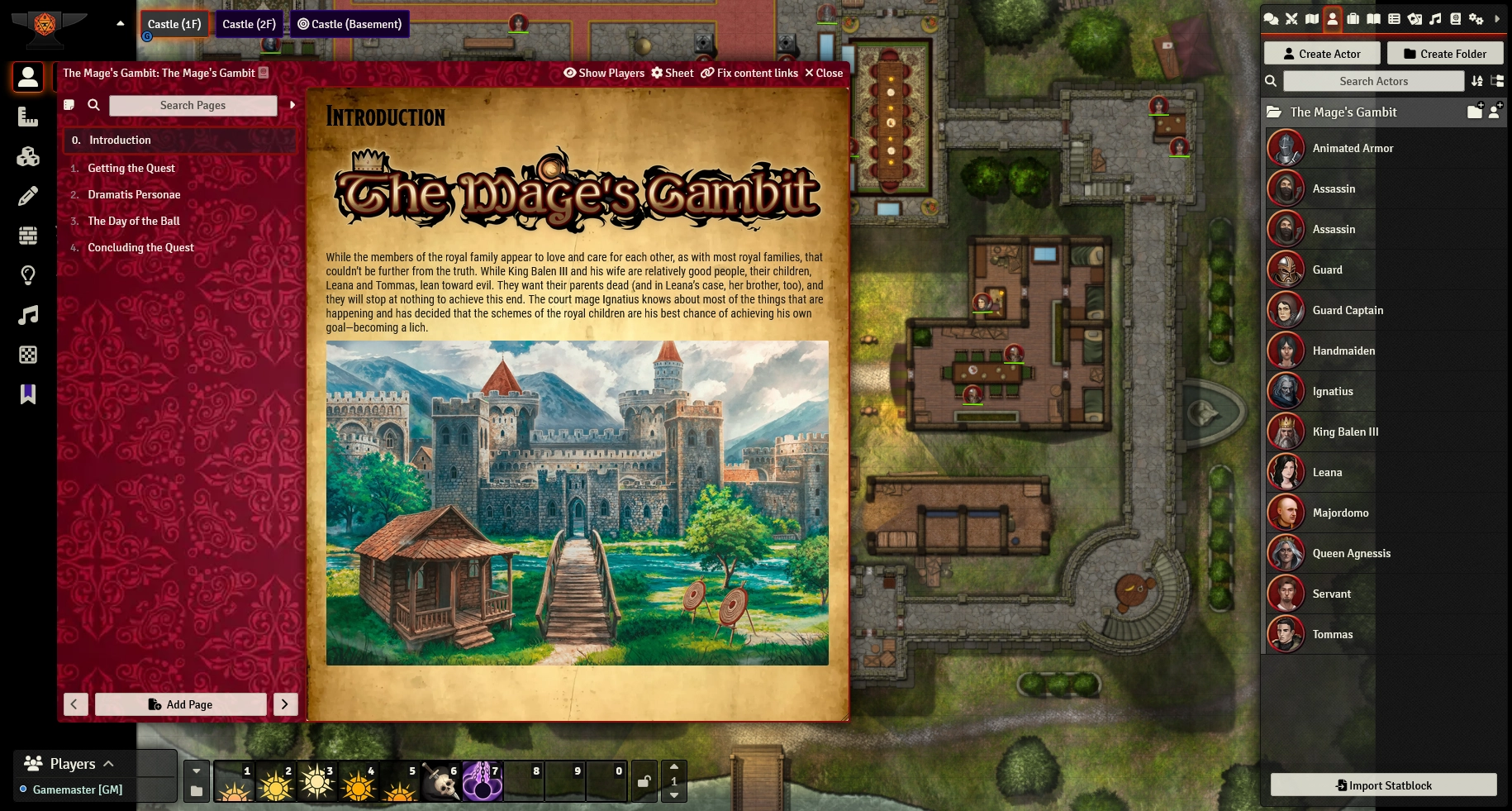Focus the Search Actors field
Screen dimensions: 1512x811
pyautogui.click(x=1373, y=81)
